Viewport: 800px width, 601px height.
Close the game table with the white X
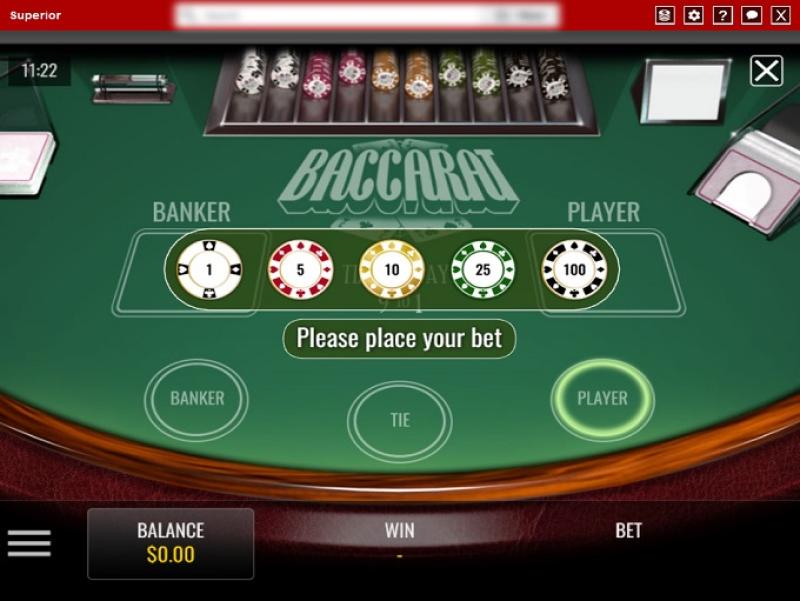(x=767, y=71)
